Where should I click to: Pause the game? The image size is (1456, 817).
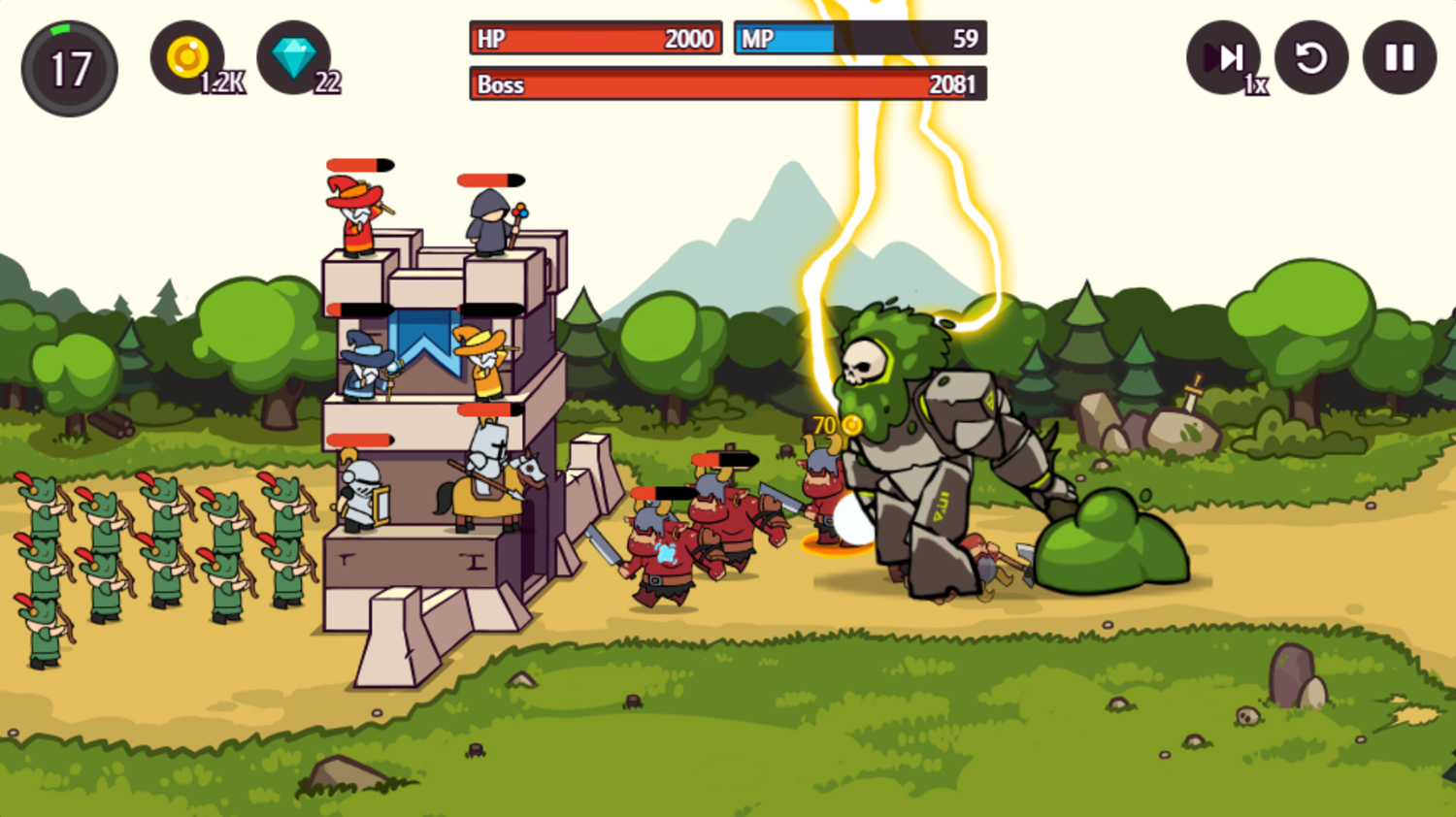pos(1398,58)
